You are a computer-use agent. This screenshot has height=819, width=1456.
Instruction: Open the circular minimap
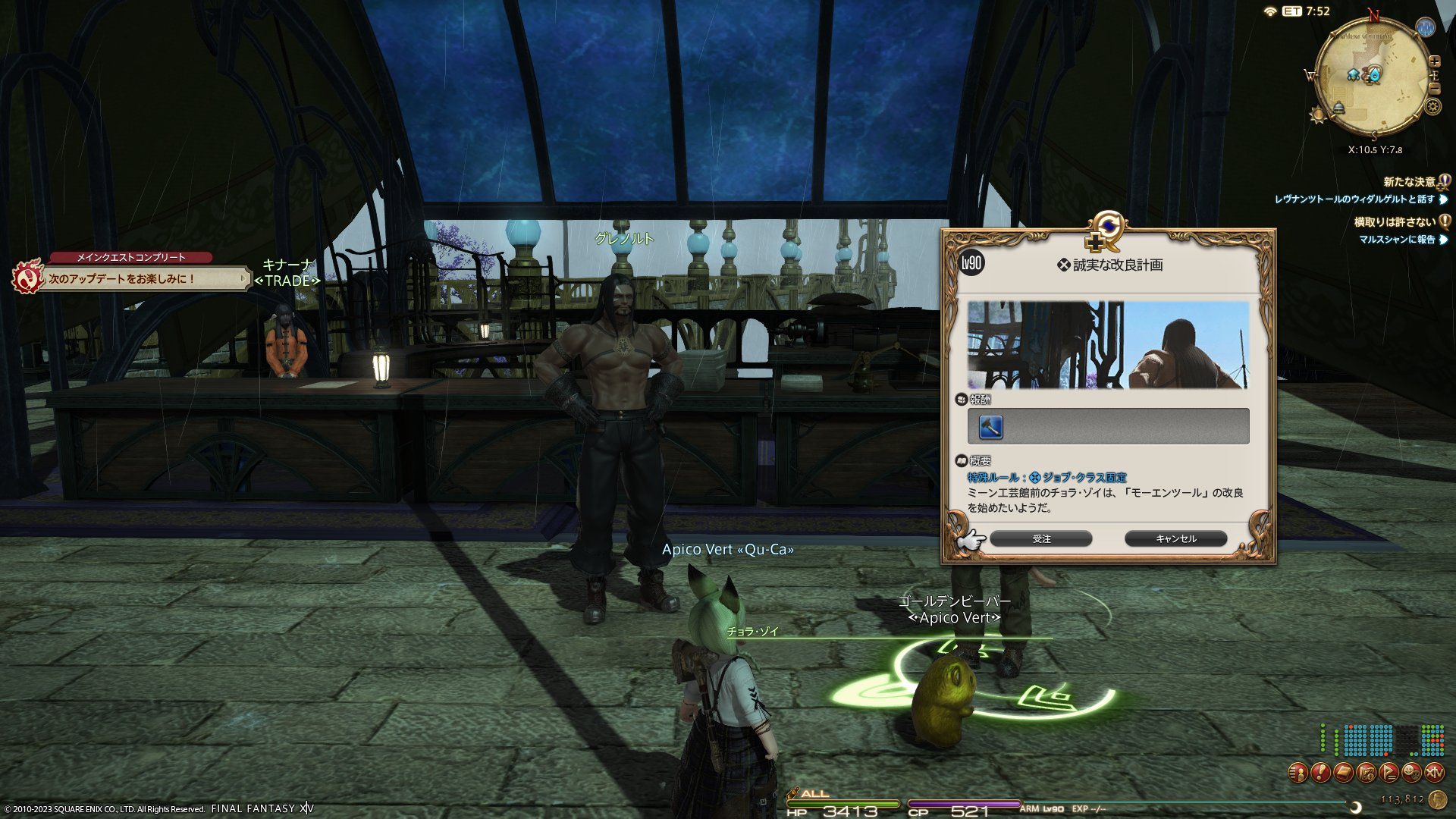(1372, 76)
